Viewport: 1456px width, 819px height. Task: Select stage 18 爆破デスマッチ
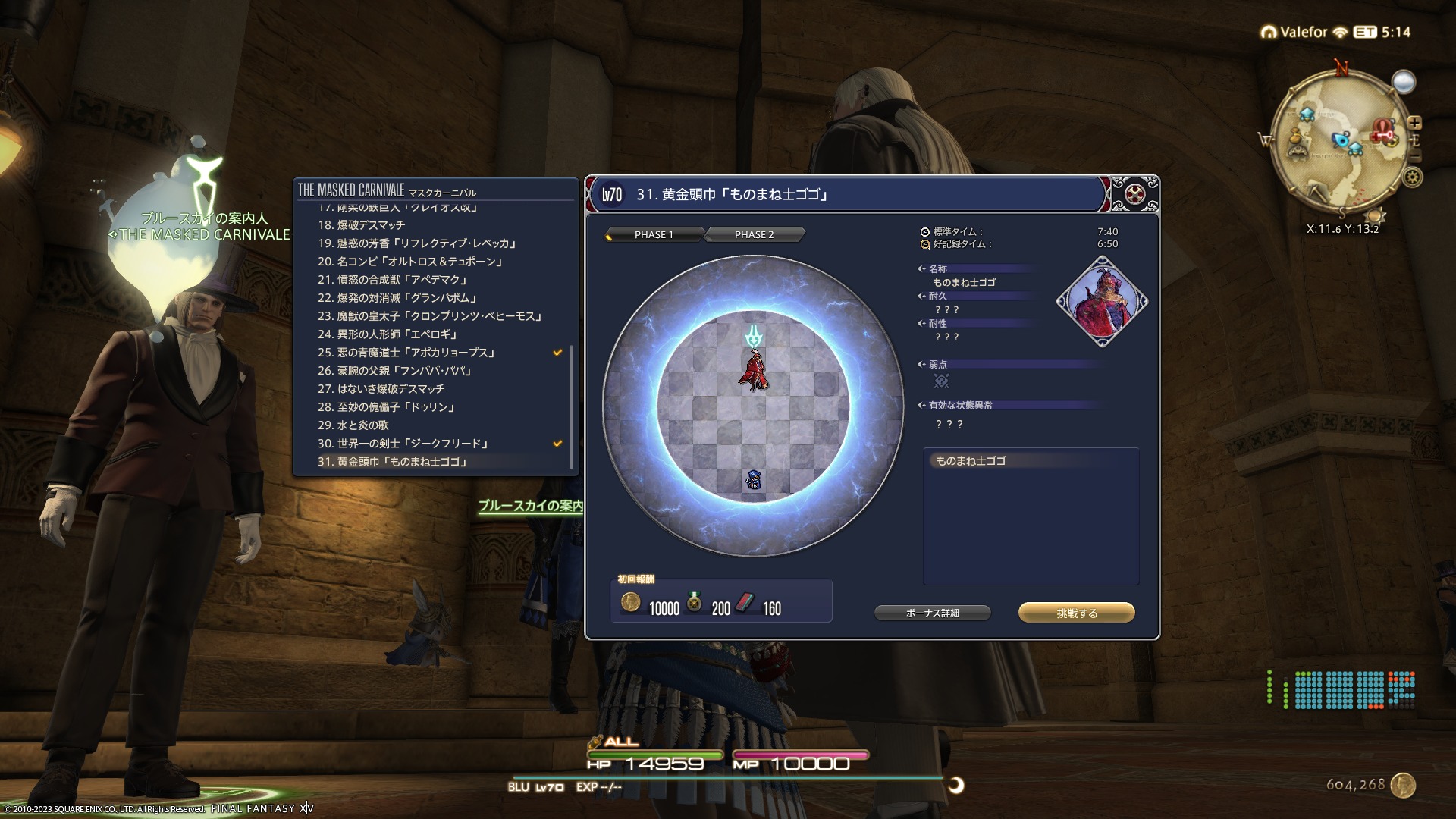click(361, 225)
